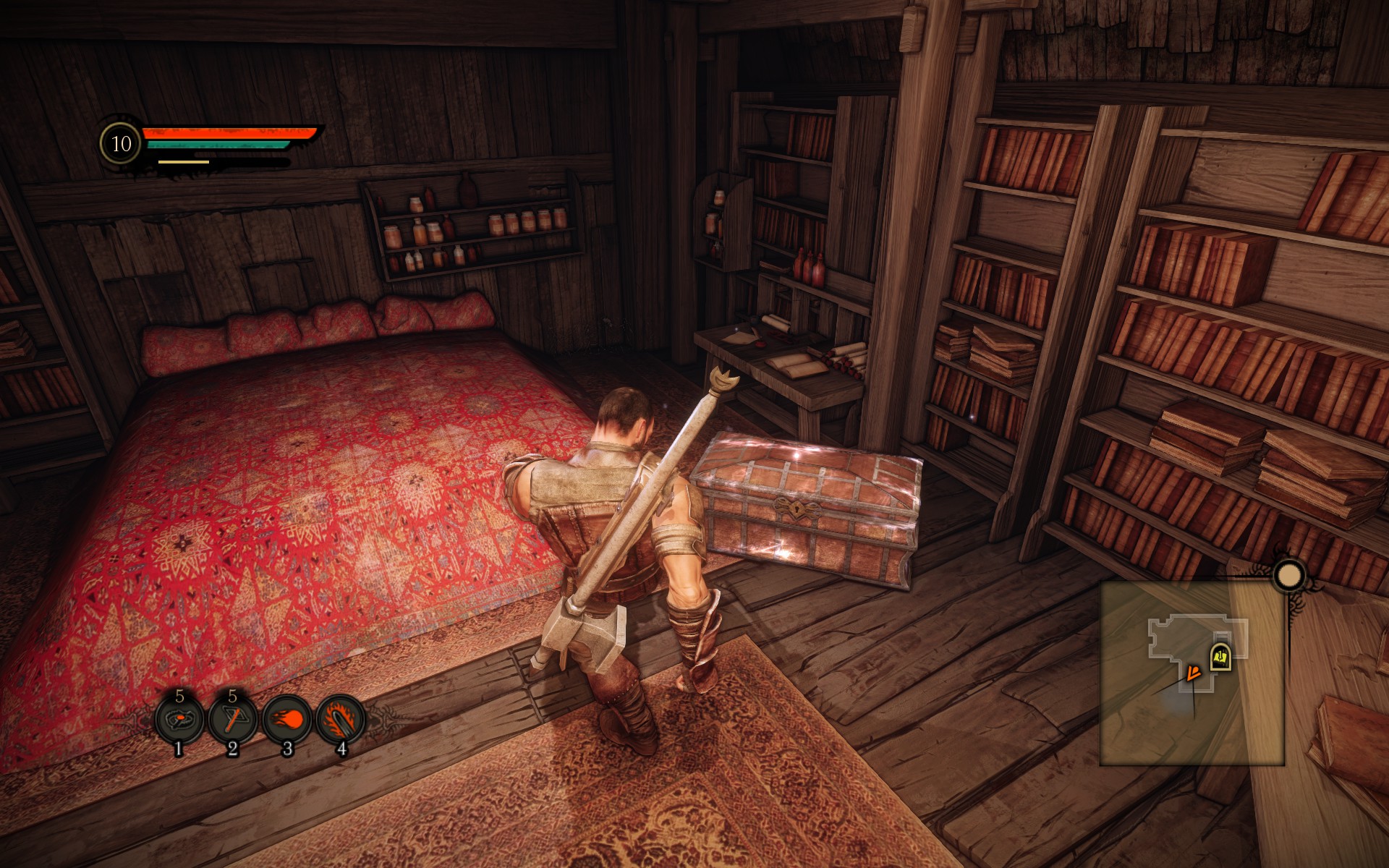The height and width of the screenshot is (868, 1389).
Task: Open the character sheet via level 10 badge
Action: (x=121, y=144)
